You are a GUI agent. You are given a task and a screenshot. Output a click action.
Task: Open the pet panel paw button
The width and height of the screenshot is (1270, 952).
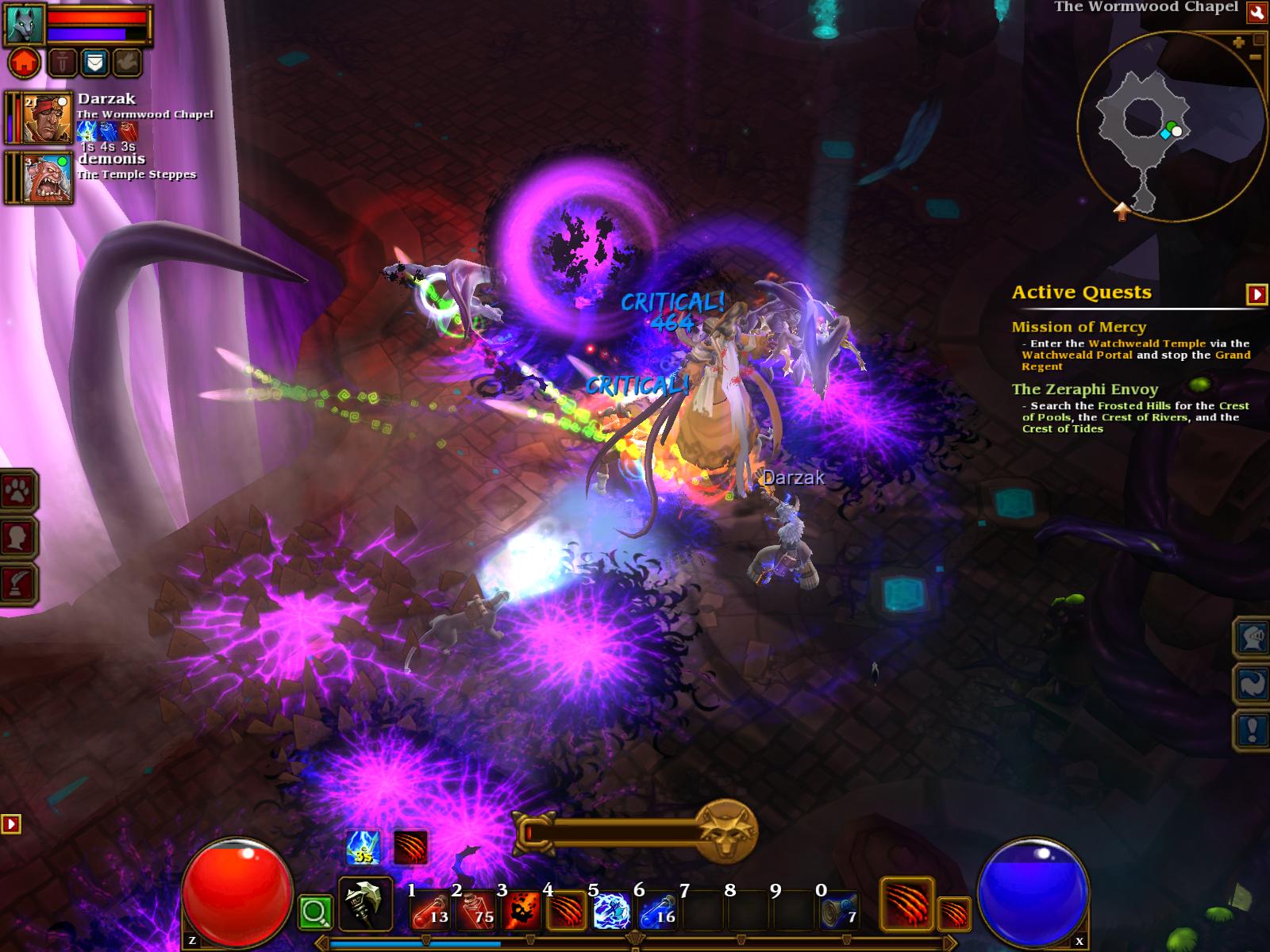[17, 493]
